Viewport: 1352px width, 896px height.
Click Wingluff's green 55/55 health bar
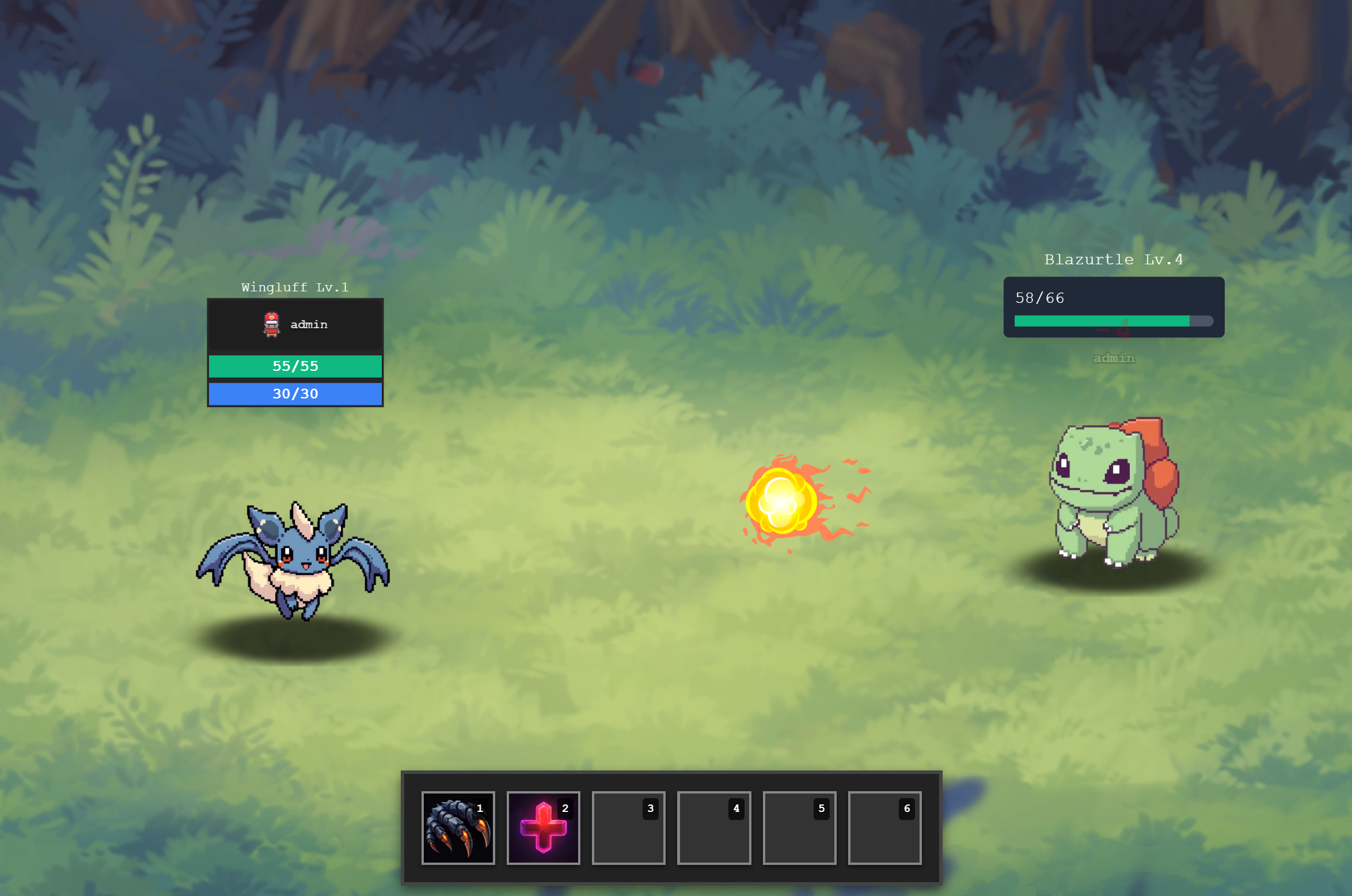295,366
